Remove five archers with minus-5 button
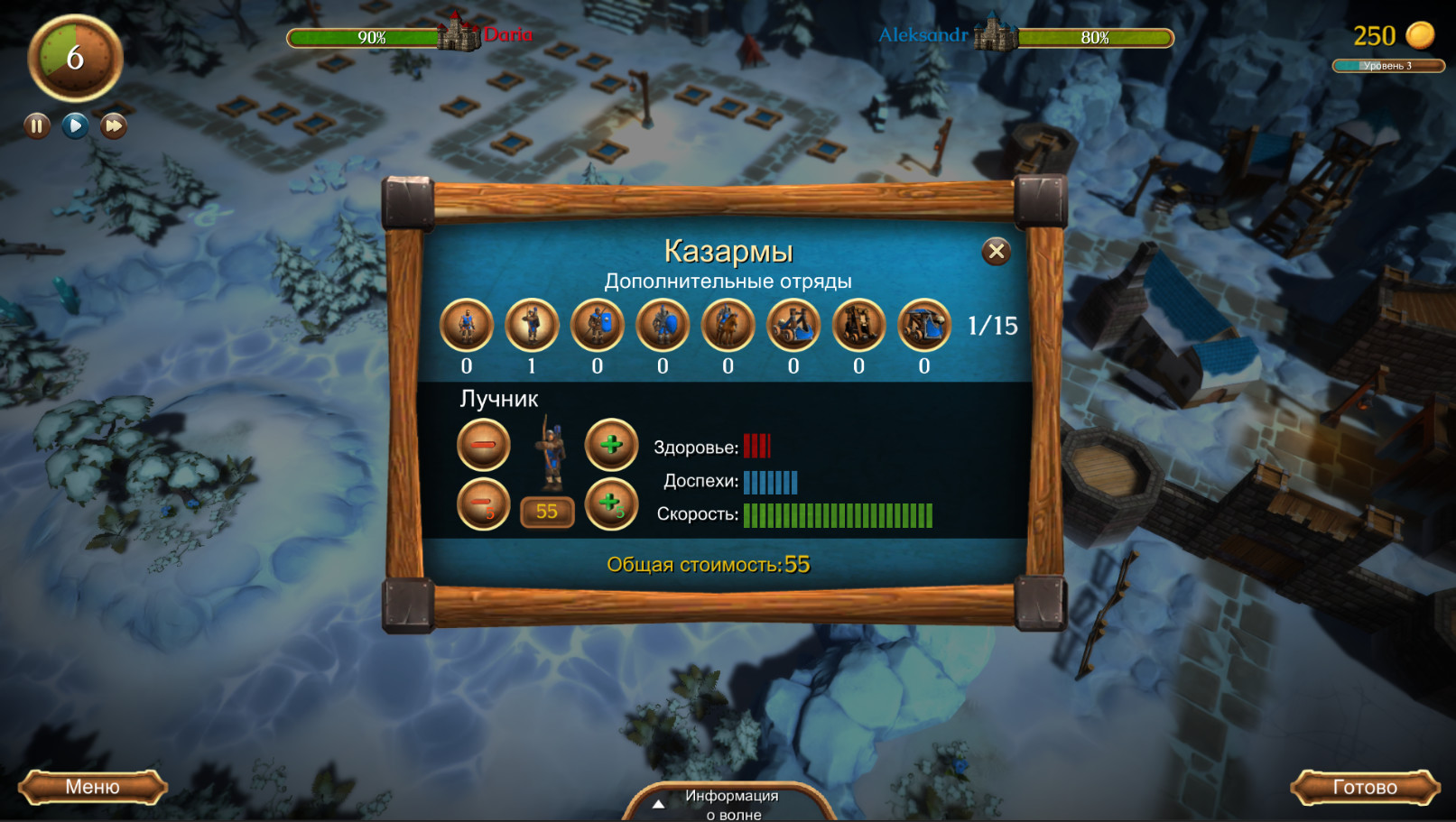 click(484, 504)
